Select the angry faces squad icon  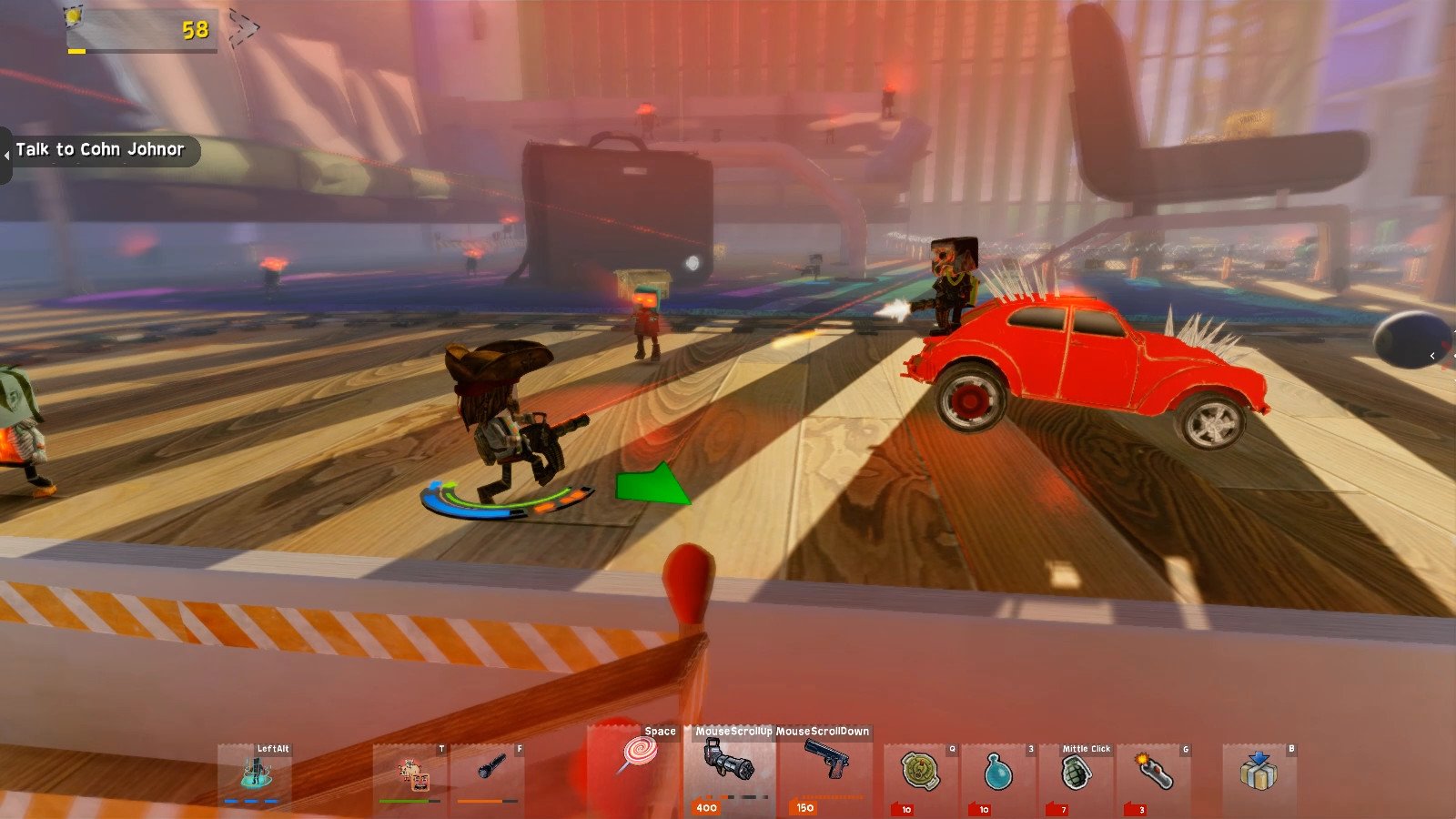(412, 773)
